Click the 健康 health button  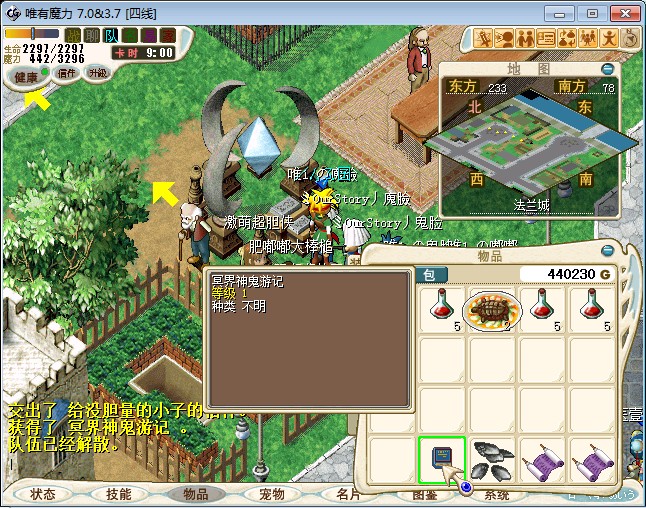(x=27, y=77)
